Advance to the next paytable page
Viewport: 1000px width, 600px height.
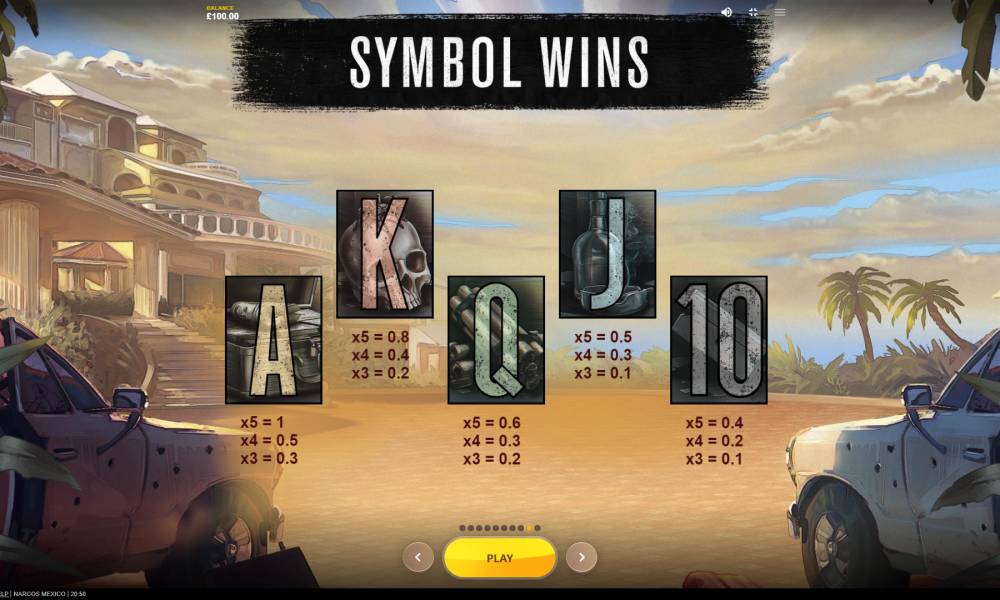pos(581,557)
